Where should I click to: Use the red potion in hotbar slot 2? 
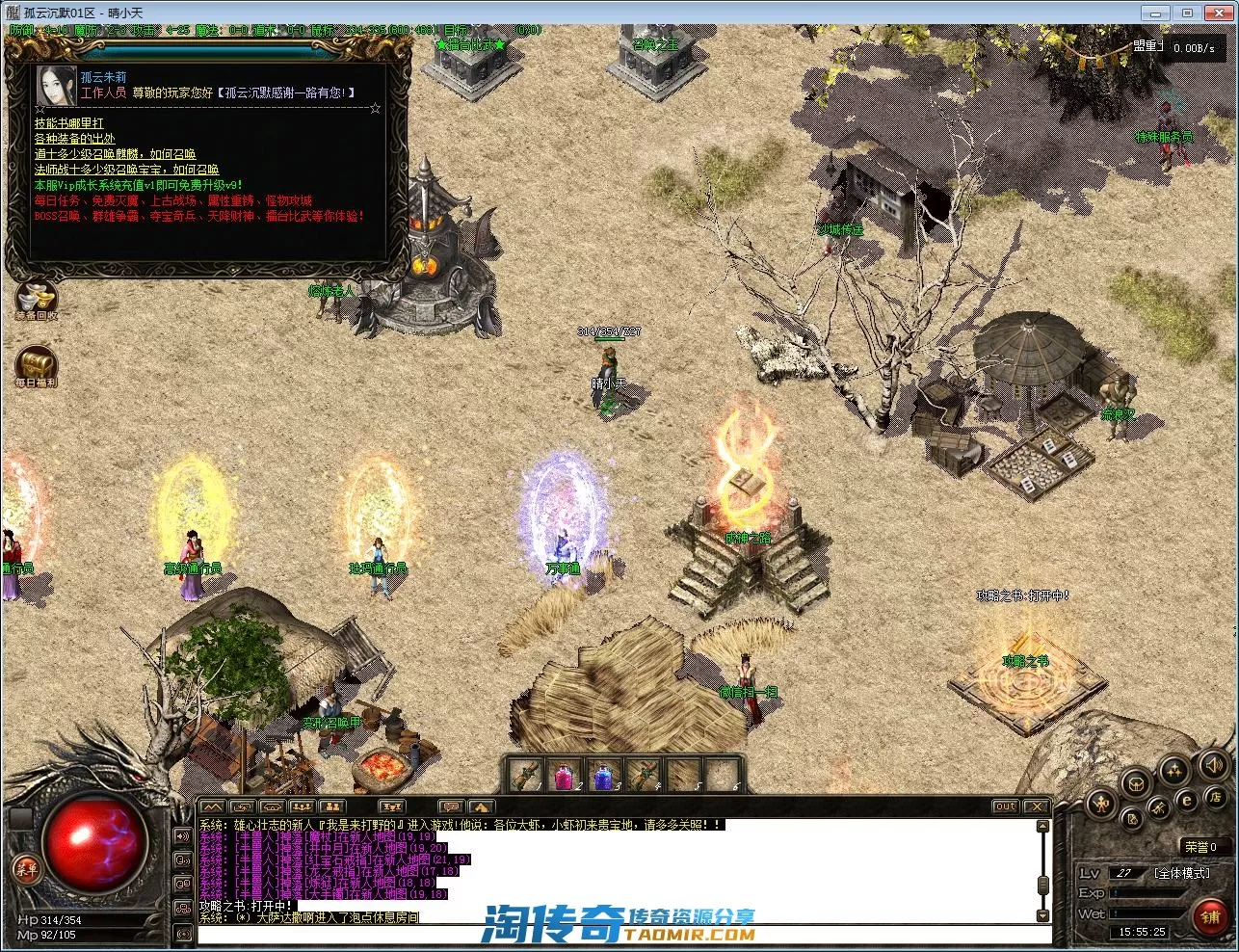click(566, 774)
